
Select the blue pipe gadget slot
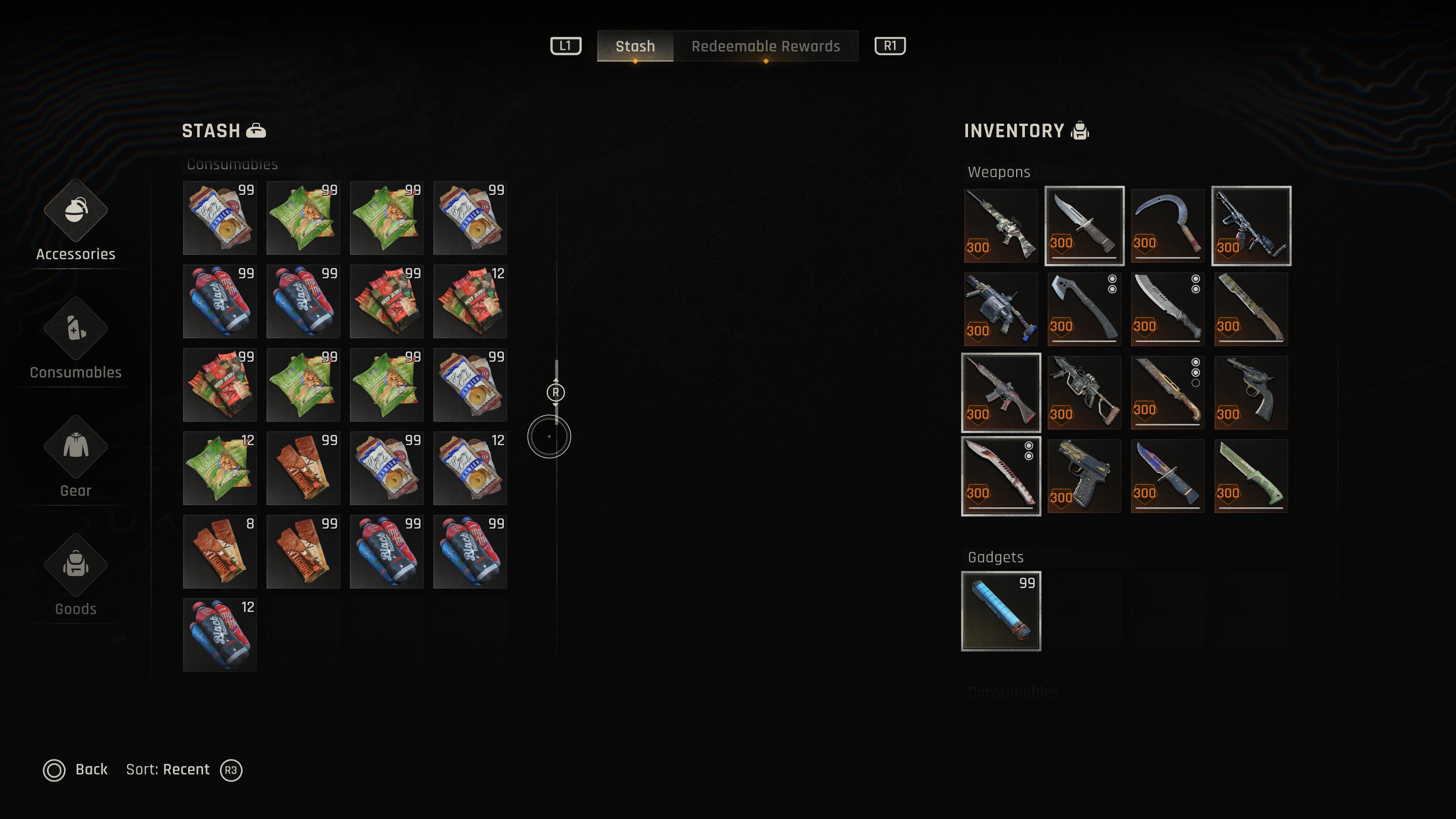point(1001,611)
